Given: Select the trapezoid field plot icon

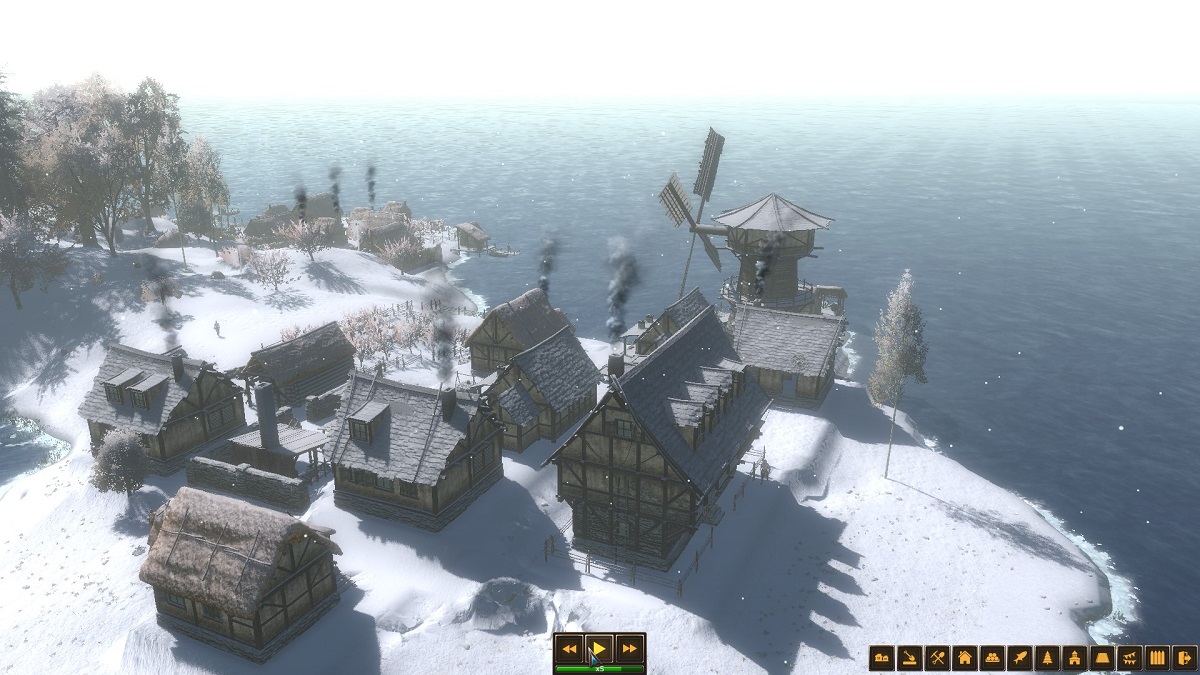Looking at the screenshot, I should tap(1102, 657).
